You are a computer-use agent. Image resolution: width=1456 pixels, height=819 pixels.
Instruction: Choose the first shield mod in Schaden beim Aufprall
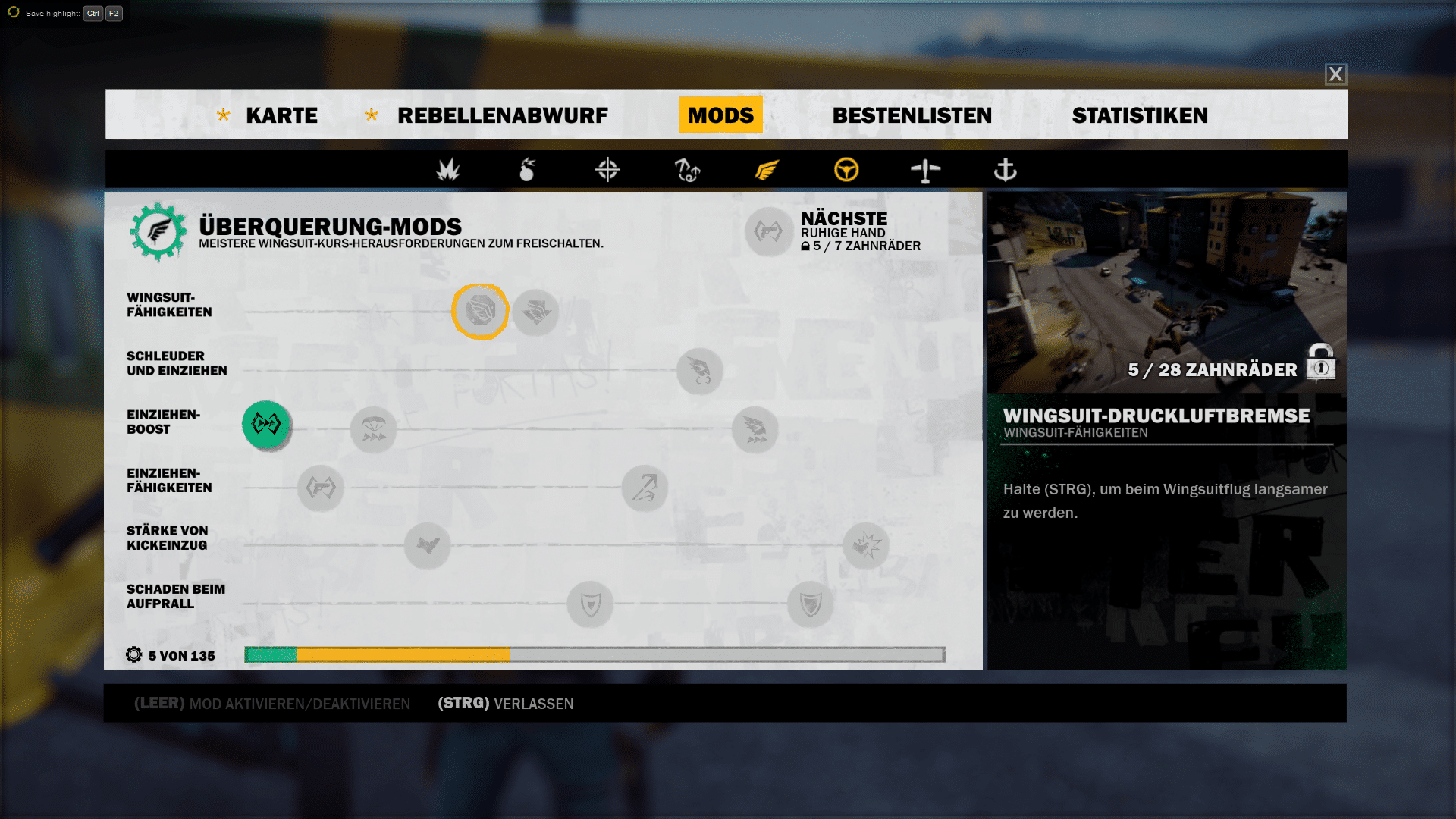coord(590,604)
